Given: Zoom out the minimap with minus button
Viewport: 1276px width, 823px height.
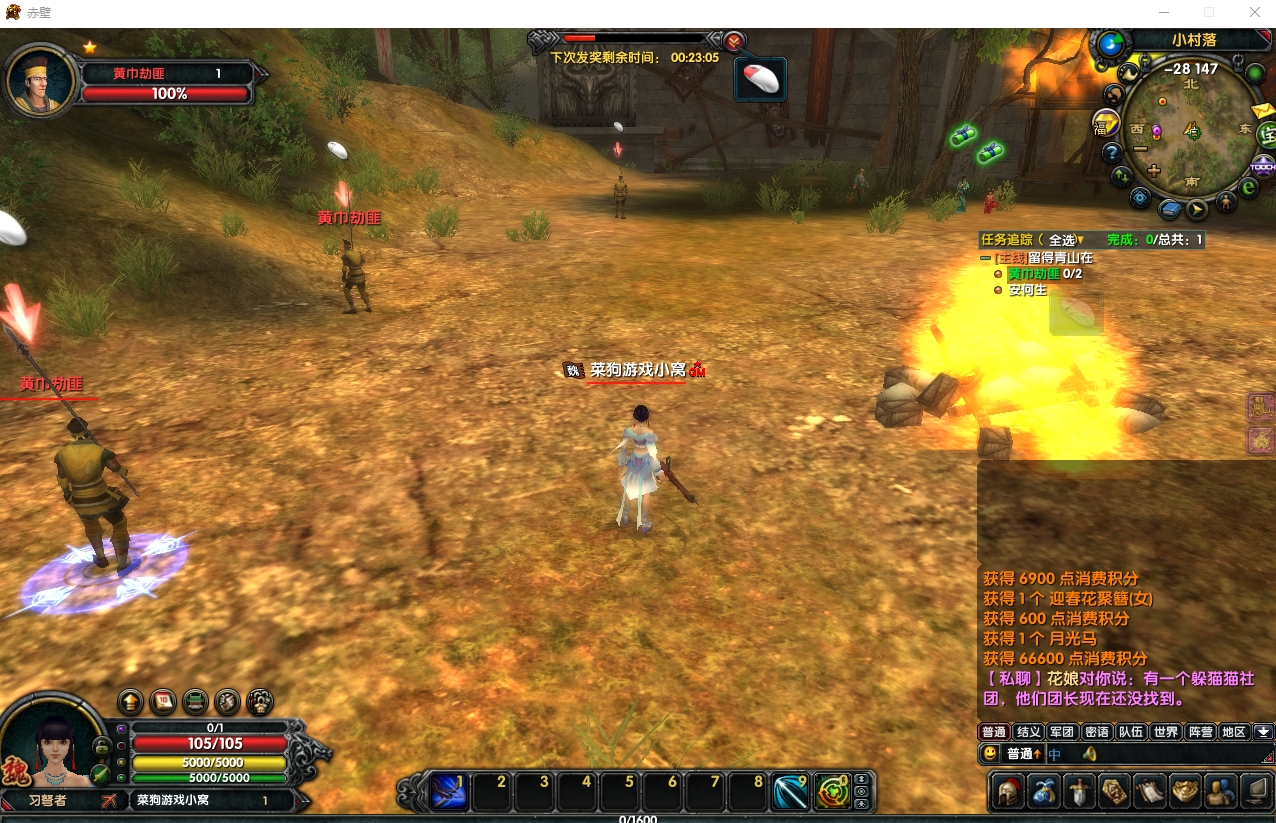Looking at the screenshot, I should 1140,148.
